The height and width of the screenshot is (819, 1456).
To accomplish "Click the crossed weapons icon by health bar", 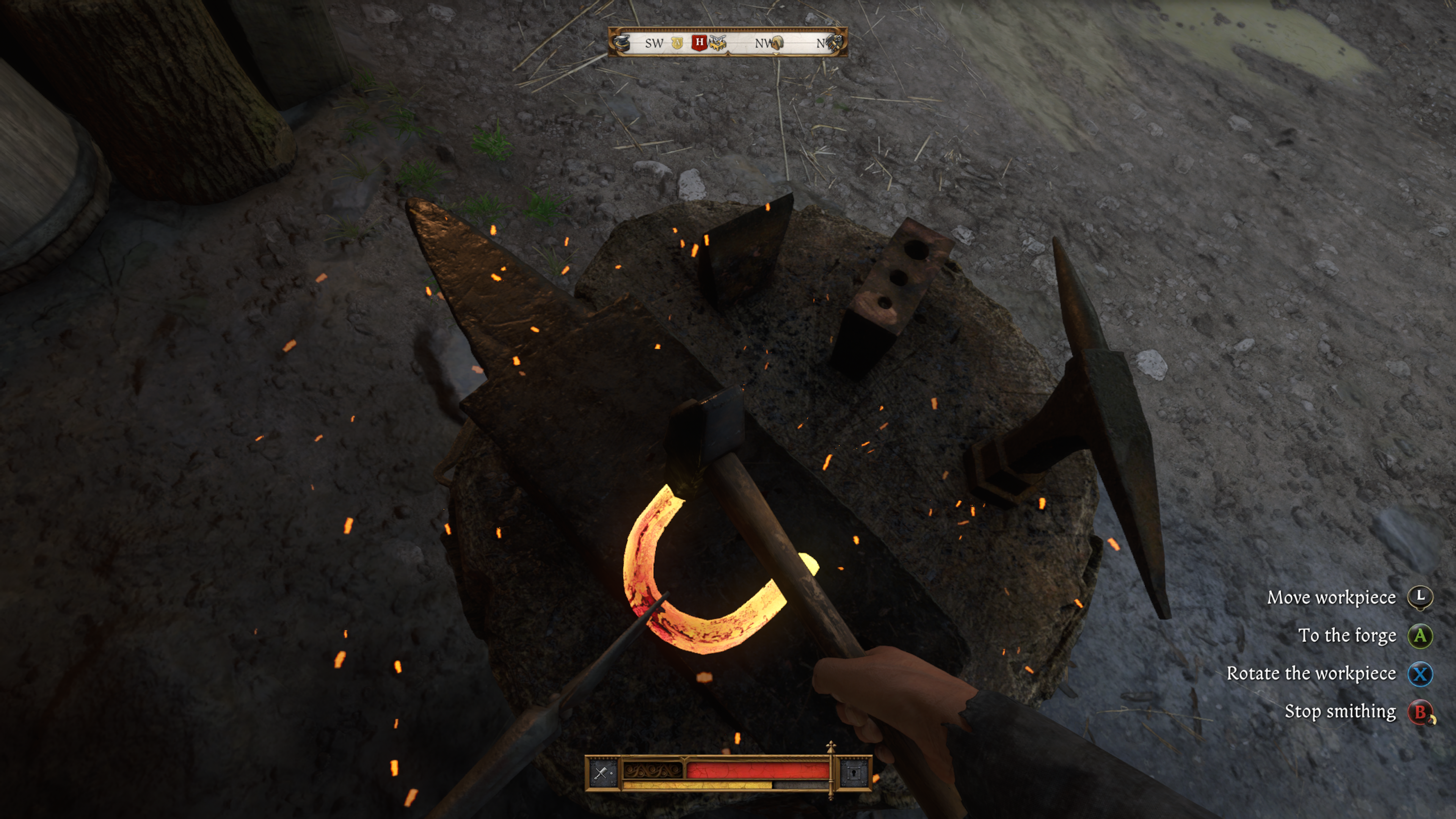I will pyautogui.click(x=601, y=773).
